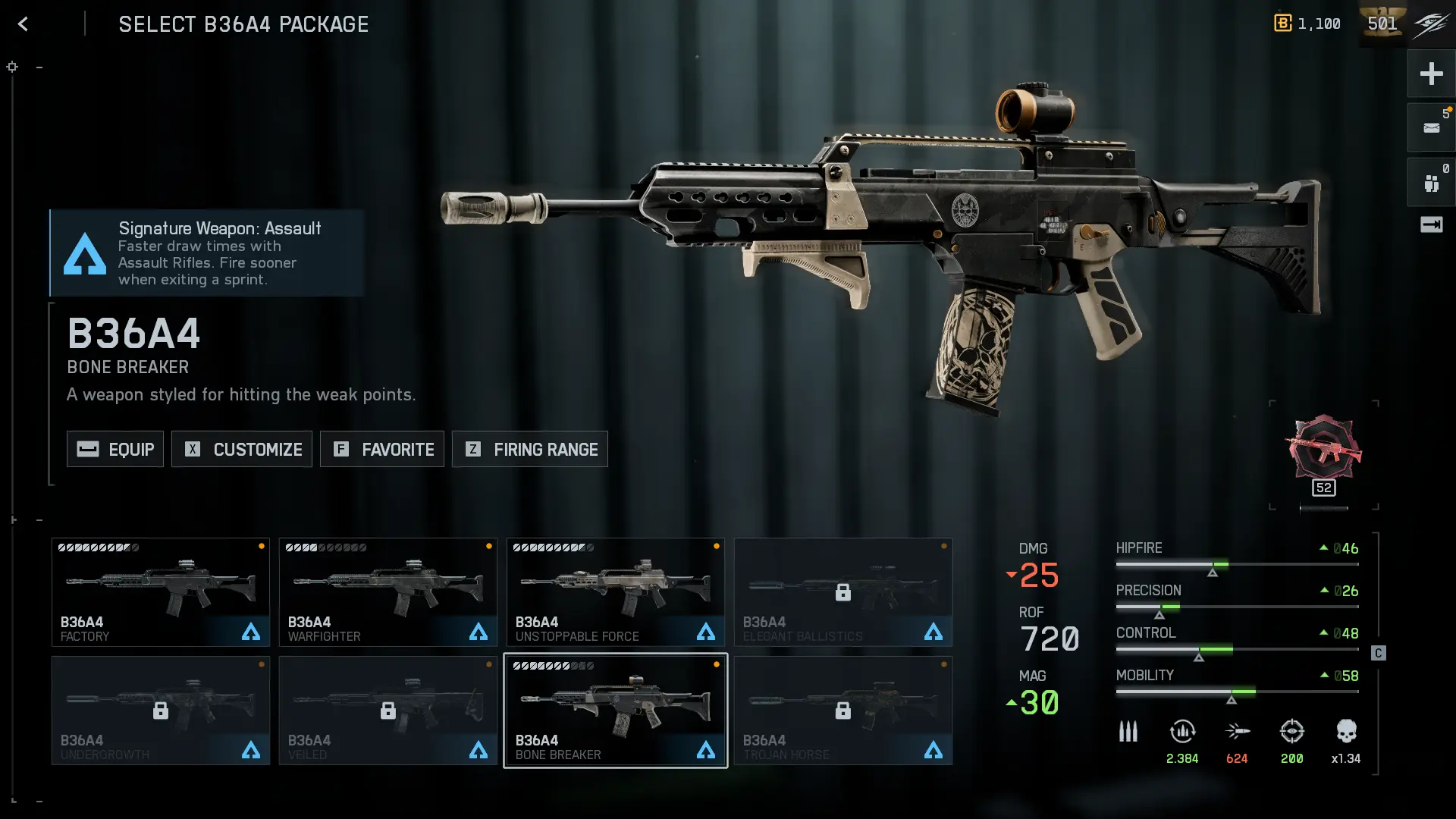The image size is (1456, 819).
Task: Expand the side panel arrow icon
Action: [1431, 224]
